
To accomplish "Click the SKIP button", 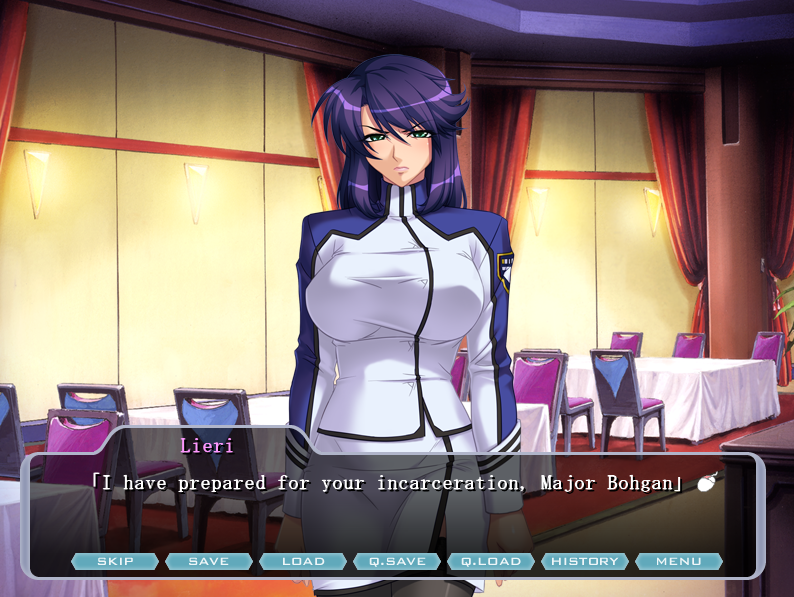I will pos(115,561).
